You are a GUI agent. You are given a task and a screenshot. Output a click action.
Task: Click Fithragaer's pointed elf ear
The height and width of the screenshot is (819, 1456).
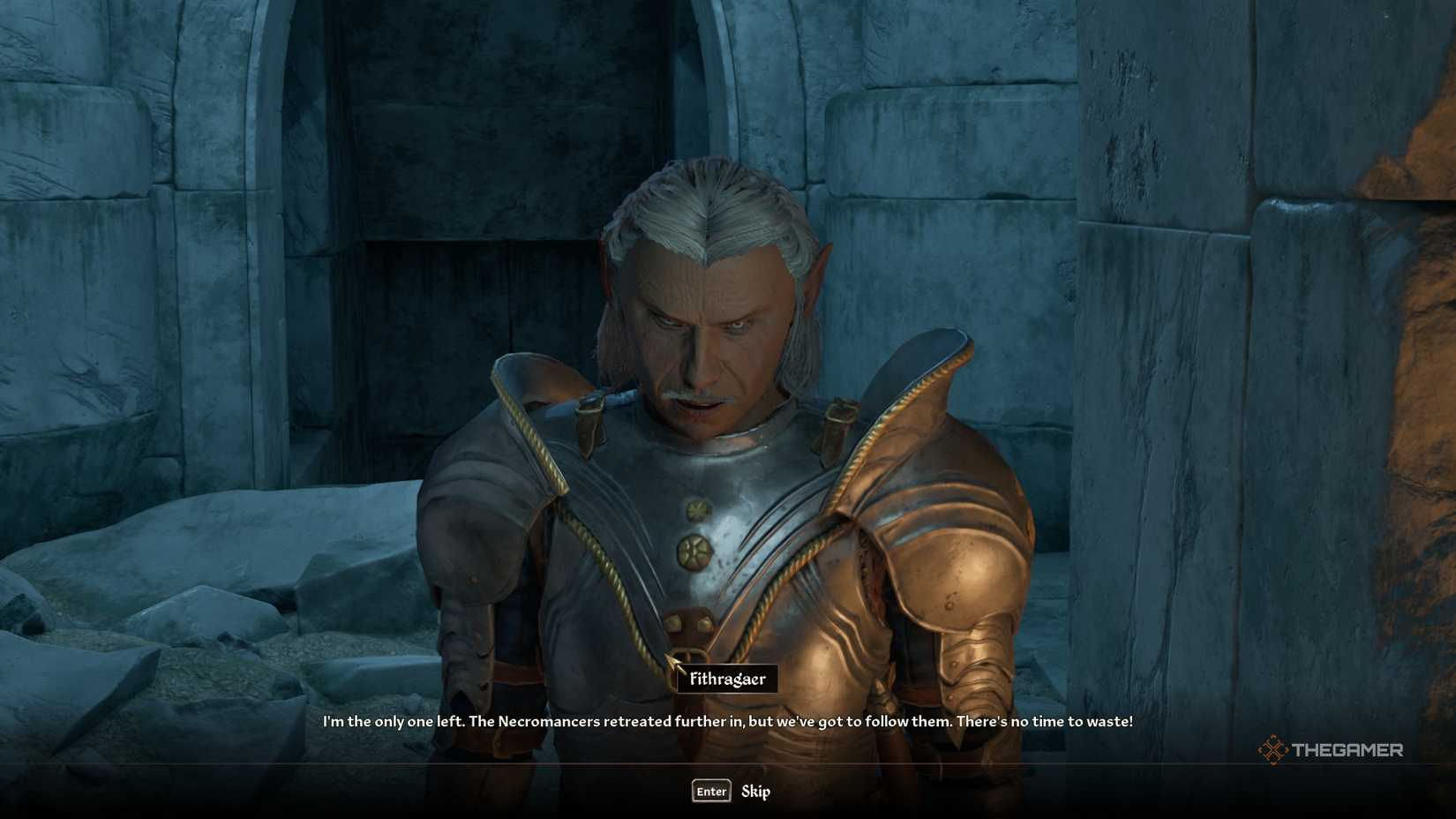816,265
